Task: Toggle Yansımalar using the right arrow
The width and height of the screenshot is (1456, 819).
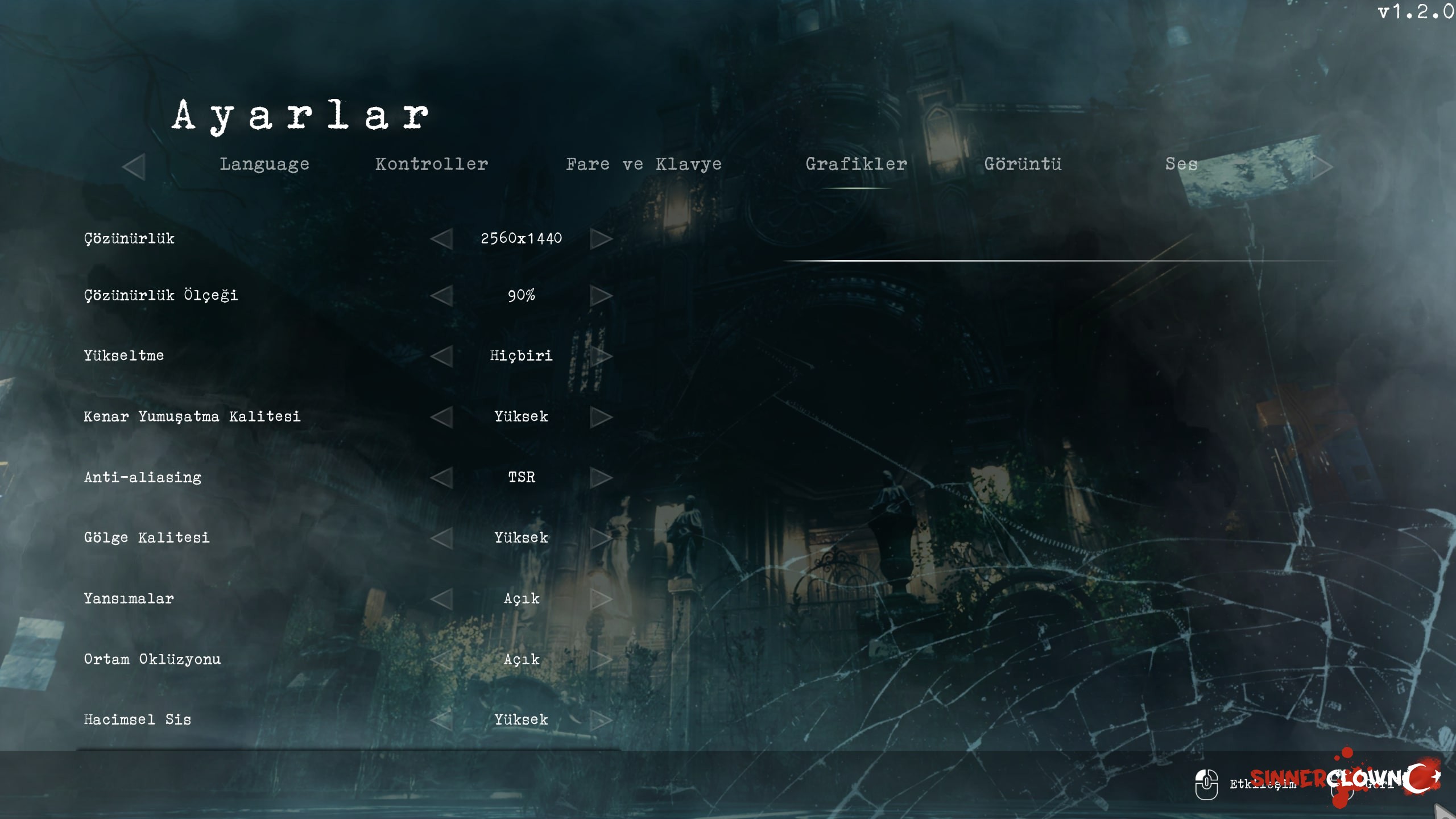Action: click(601, 599)
